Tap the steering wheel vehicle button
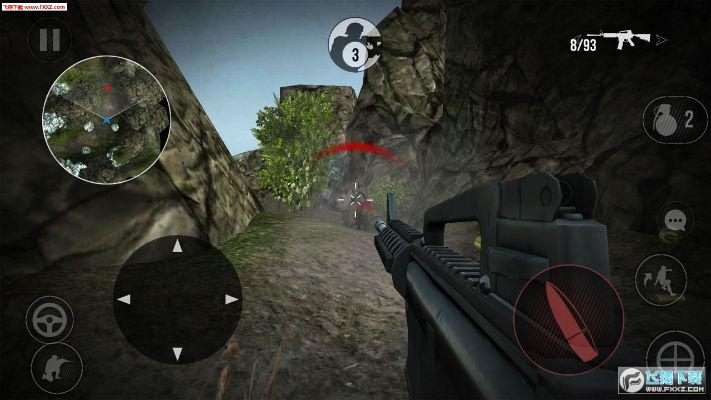This screenshot has height=400, width=711. click(x=50, y=321)
